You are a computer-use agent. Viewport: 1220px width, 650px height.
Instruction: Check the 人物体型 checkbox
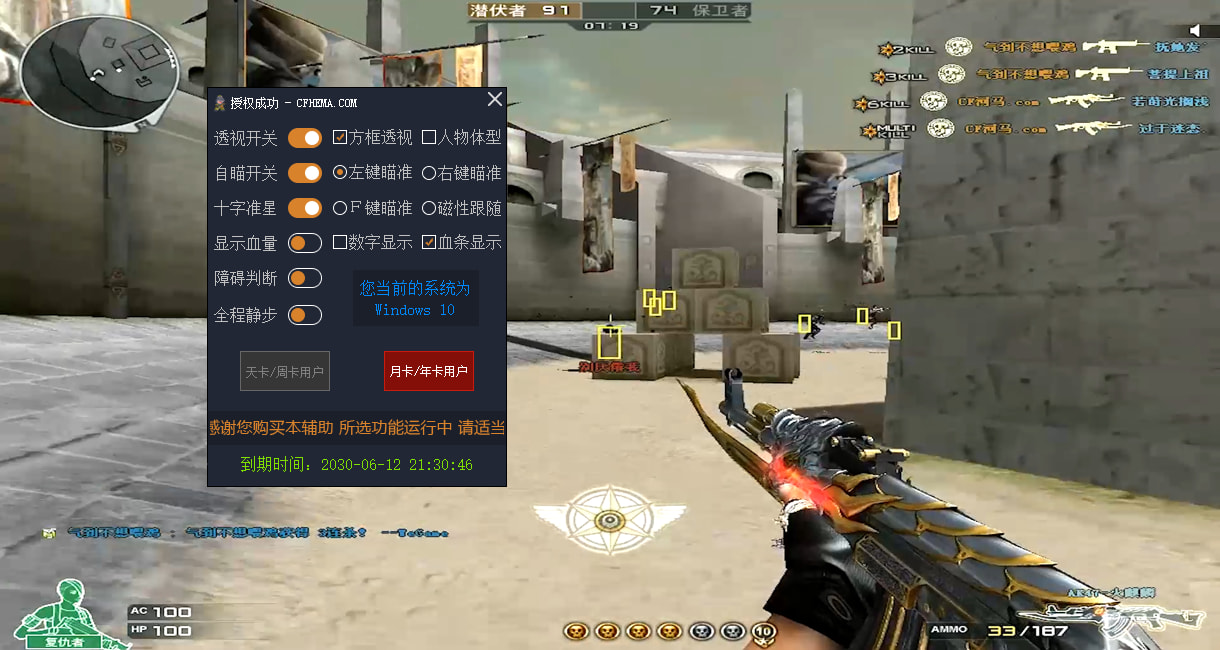[x=429, y=137]
